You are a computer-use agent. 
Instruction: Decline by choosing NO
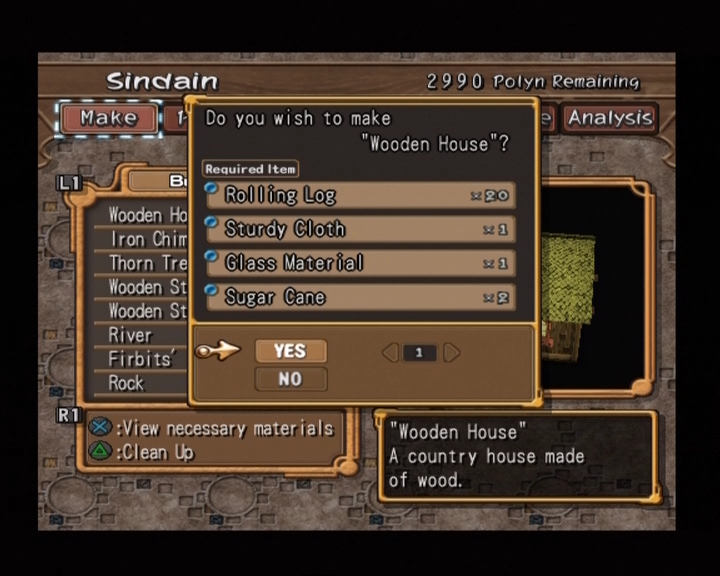click(290, 379)
